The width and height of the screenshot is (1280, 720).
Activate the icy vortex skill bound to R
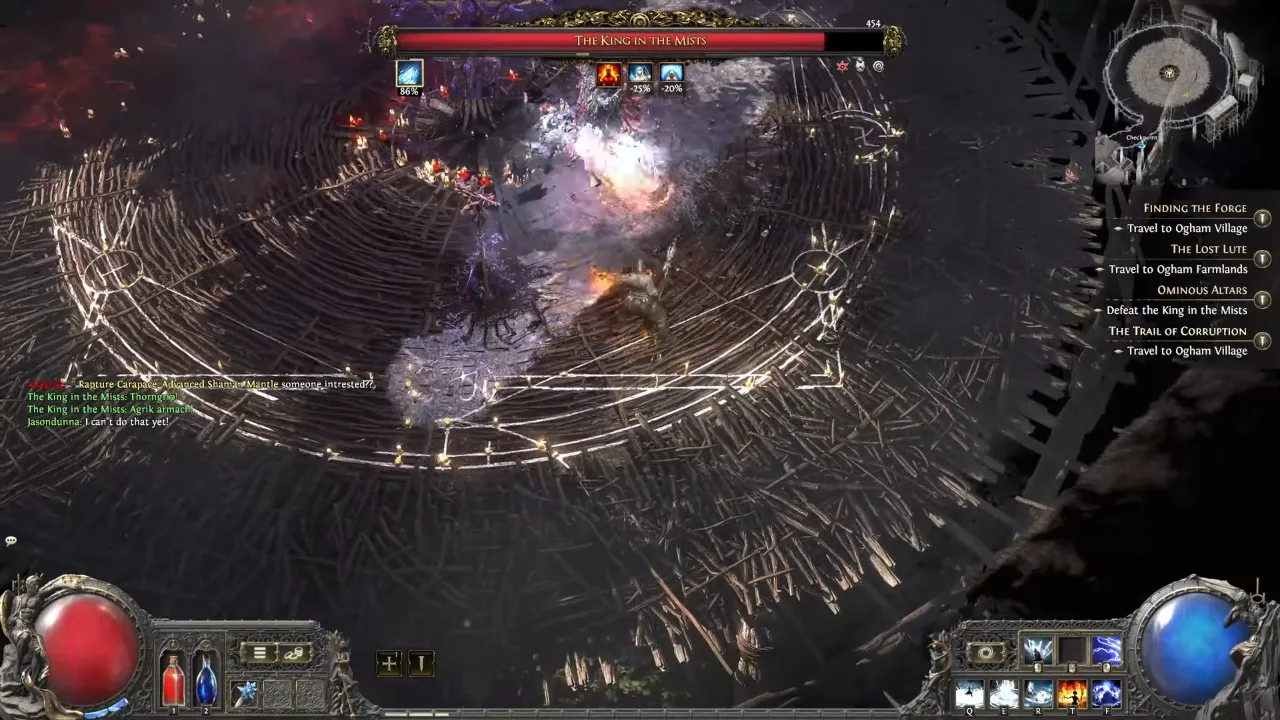1038,692
